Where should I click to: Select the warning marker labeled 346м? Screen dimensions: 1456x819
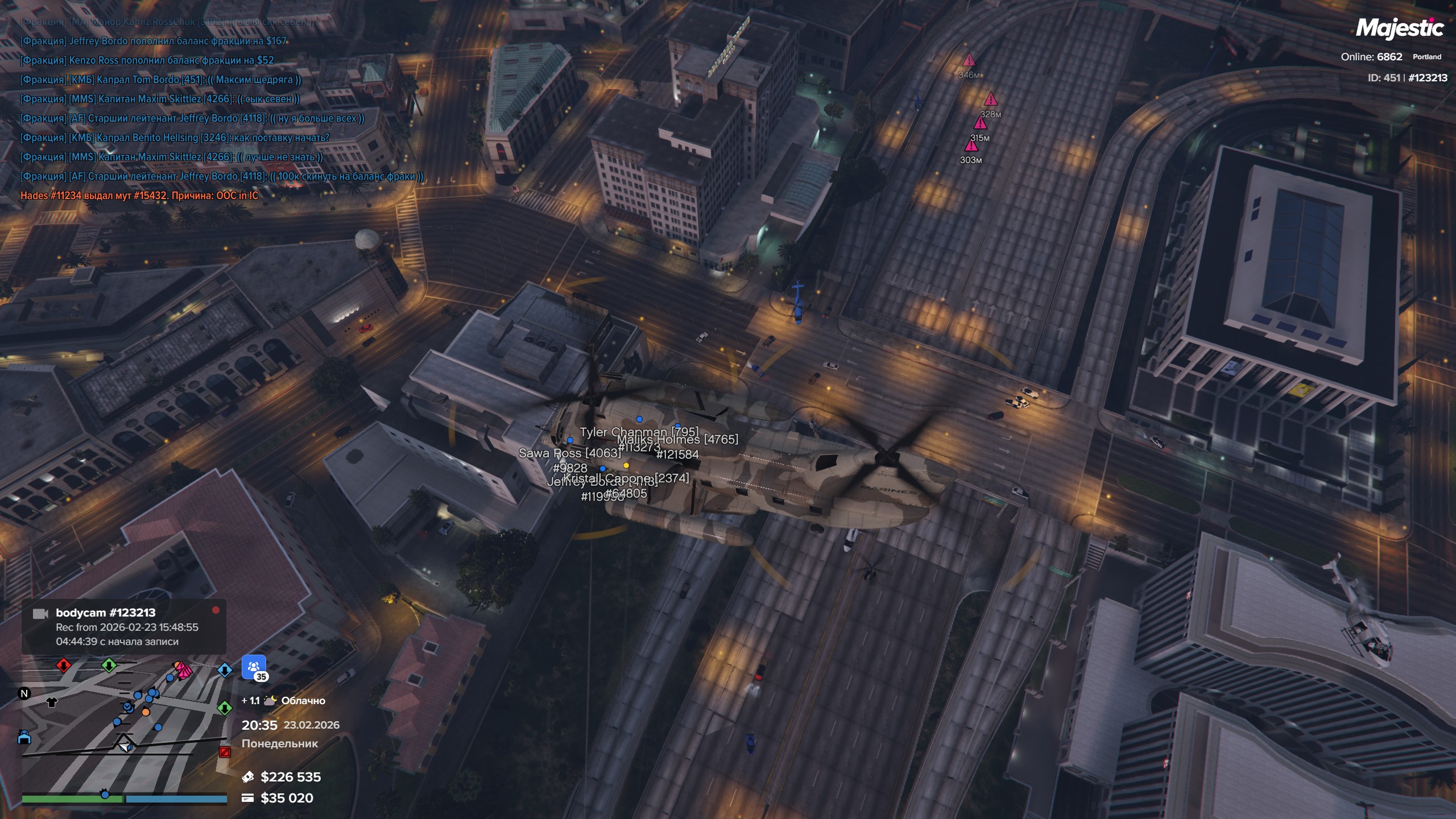(969, 60)
